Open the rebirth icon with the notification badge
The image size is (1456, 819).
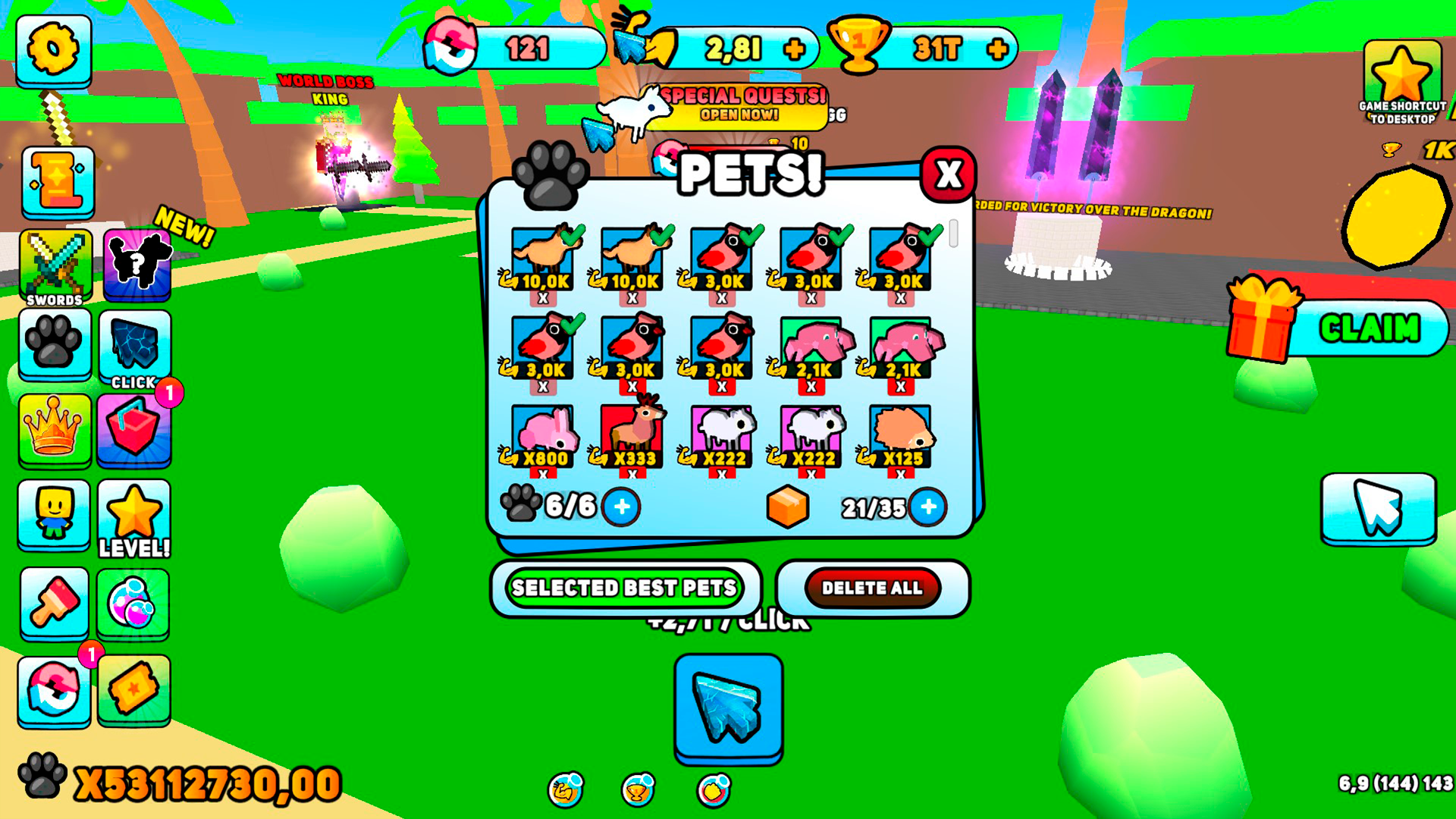pos(53,690)
